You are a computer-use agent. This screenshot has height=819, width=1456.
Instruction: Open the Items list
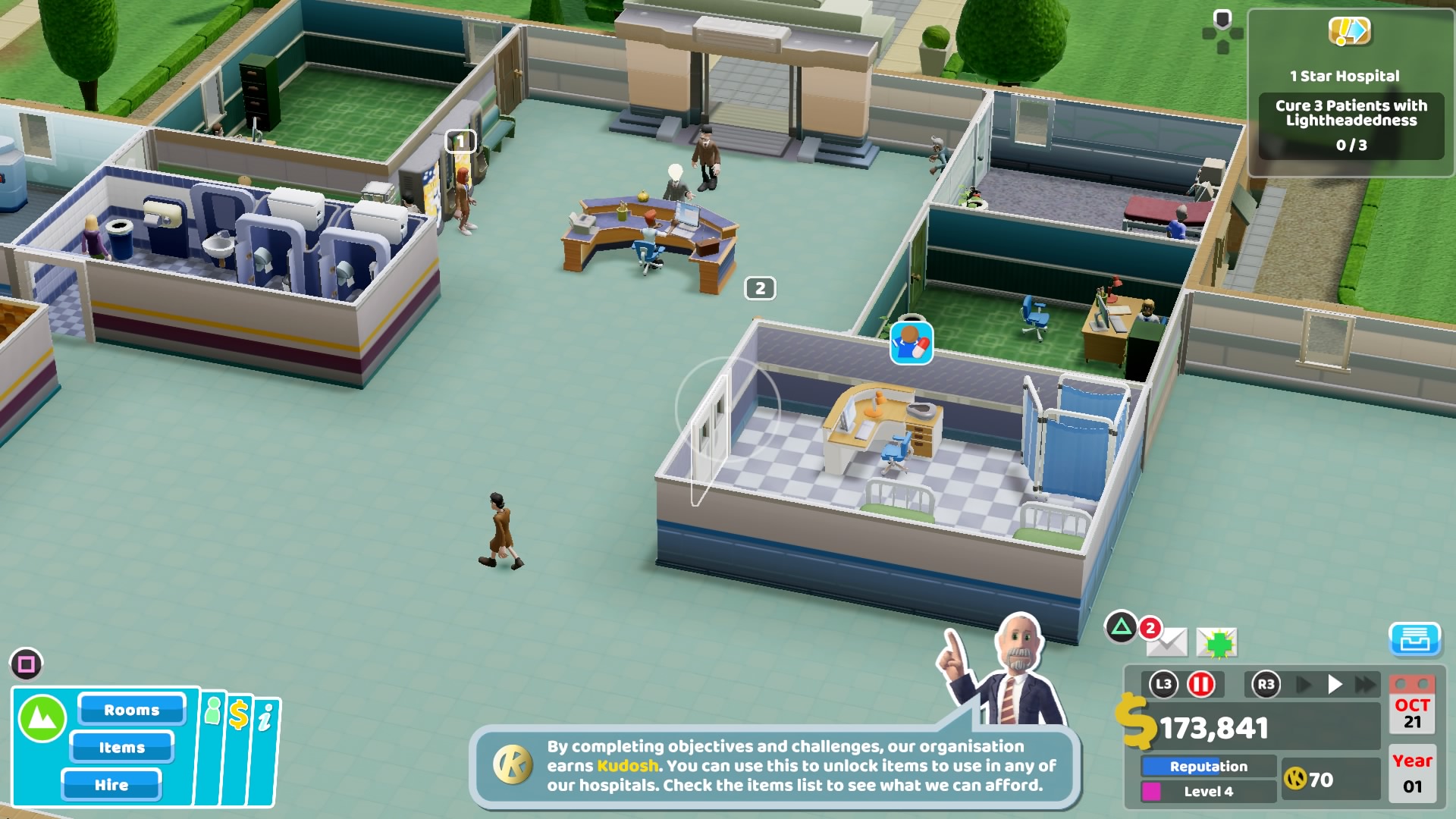point(122,748)
